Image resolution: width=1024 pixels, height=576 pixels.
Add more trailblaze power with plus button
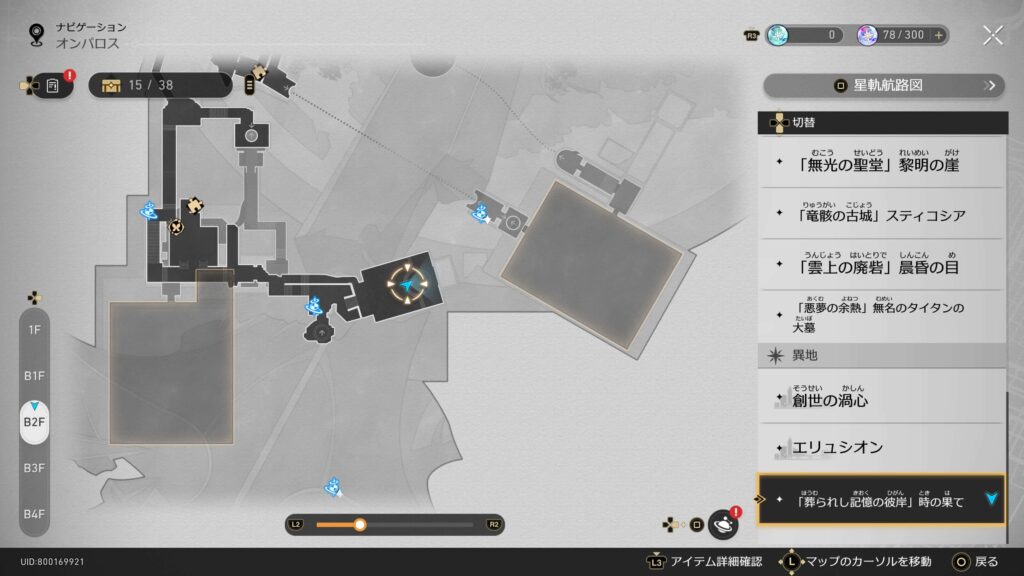click(938, 35)
